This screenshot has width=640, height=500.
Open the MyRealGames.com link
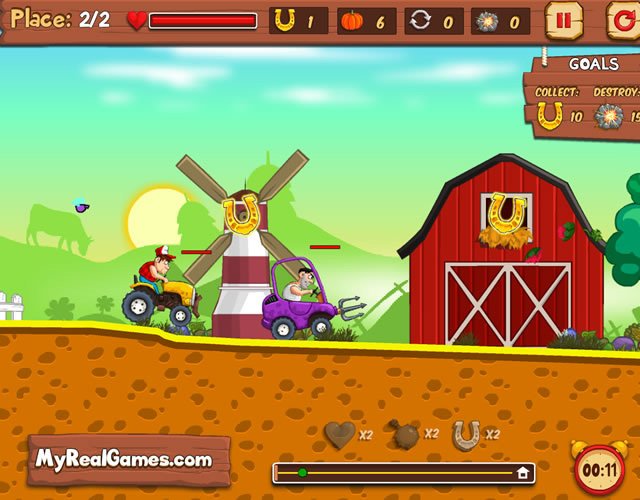point(125,460)
